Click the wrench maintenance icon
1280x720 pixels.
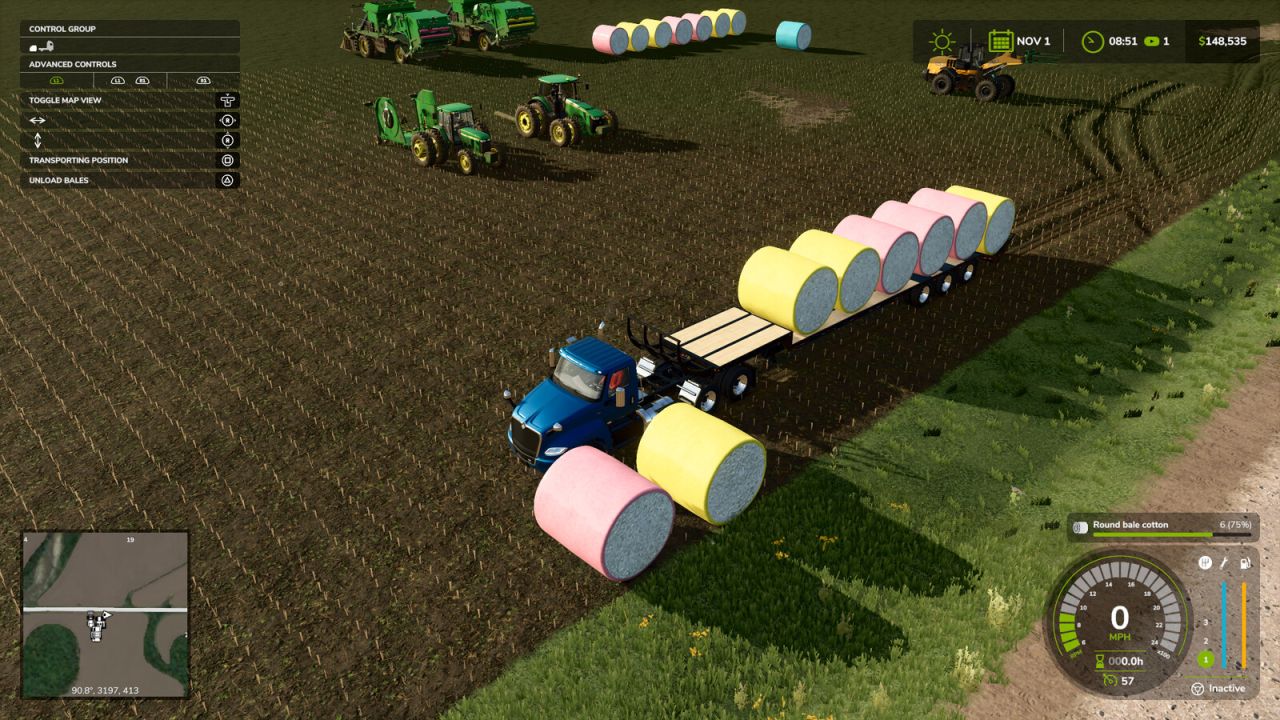[x=1223, y=562]
